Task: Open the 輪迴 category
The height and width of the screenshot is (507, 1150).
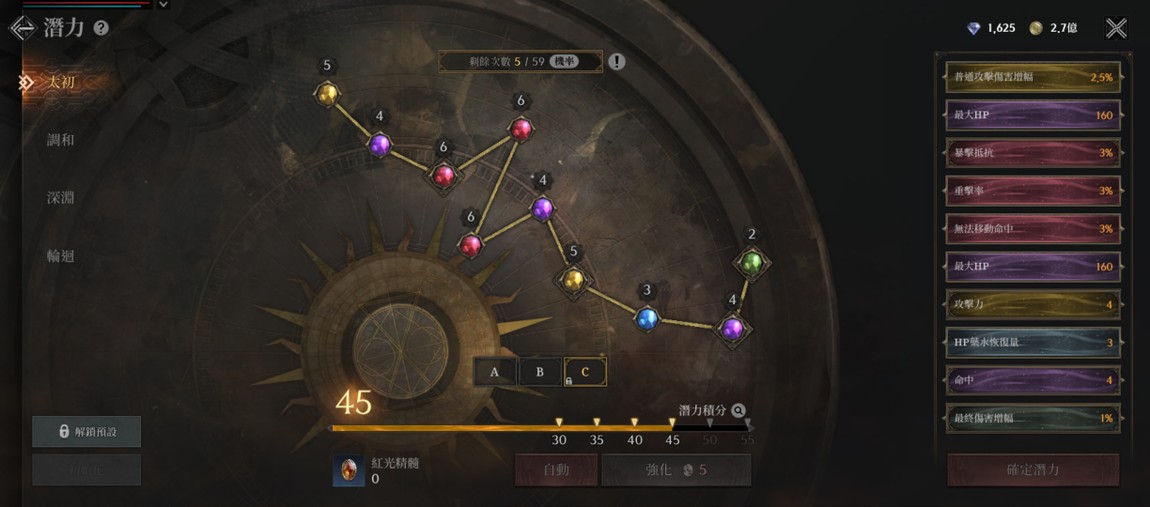Action: (60, 256)
